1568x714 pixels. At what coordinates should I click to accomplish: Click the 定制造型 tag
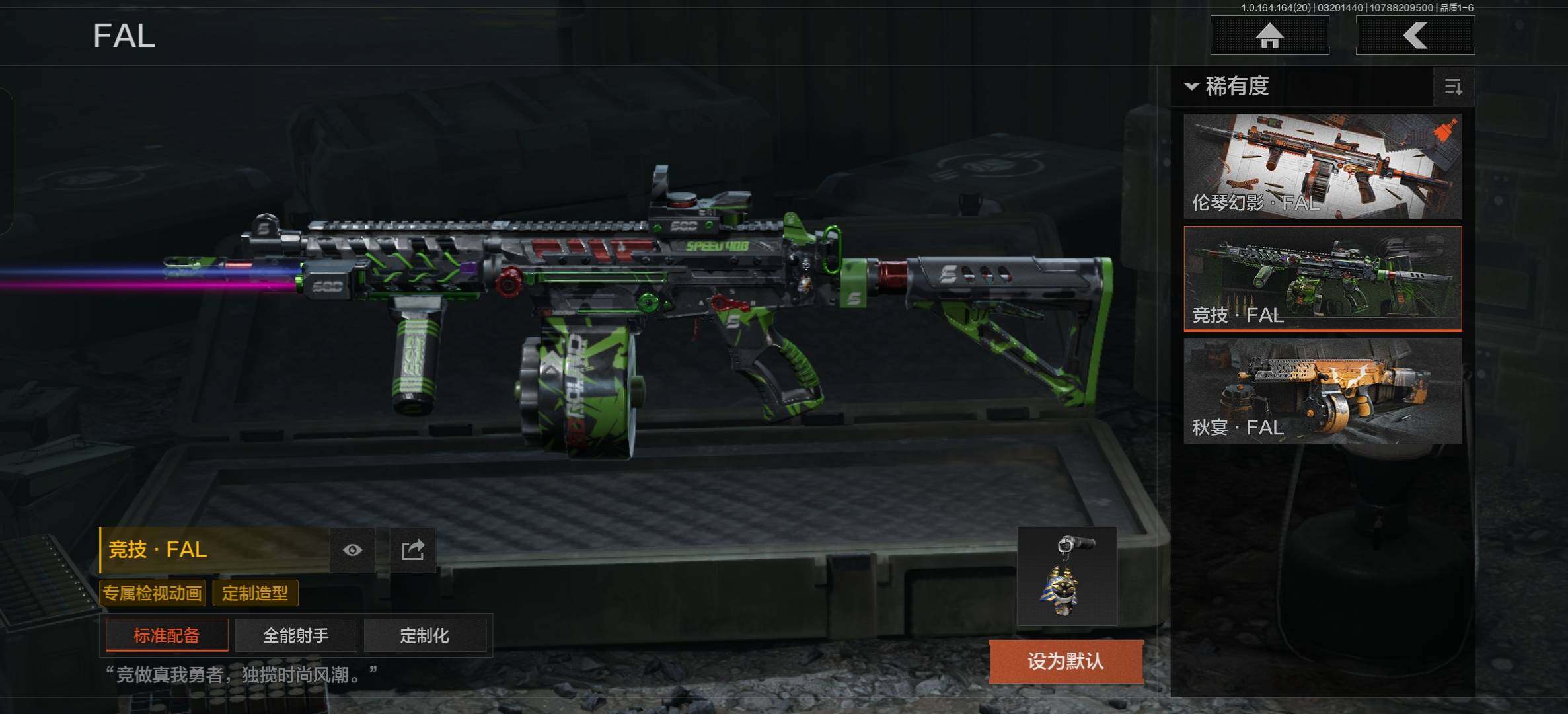(255, 593)
